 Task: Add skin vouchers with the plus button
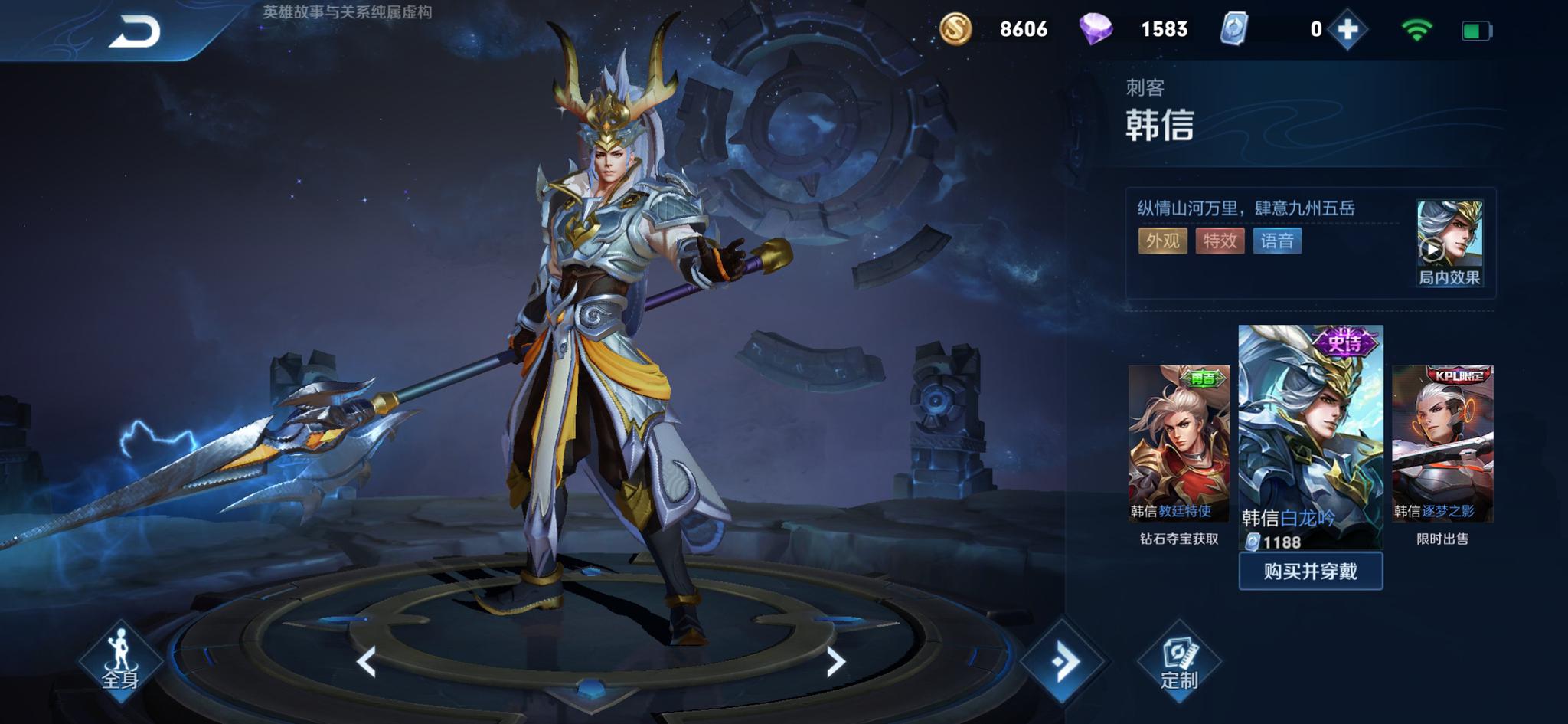1347,30
